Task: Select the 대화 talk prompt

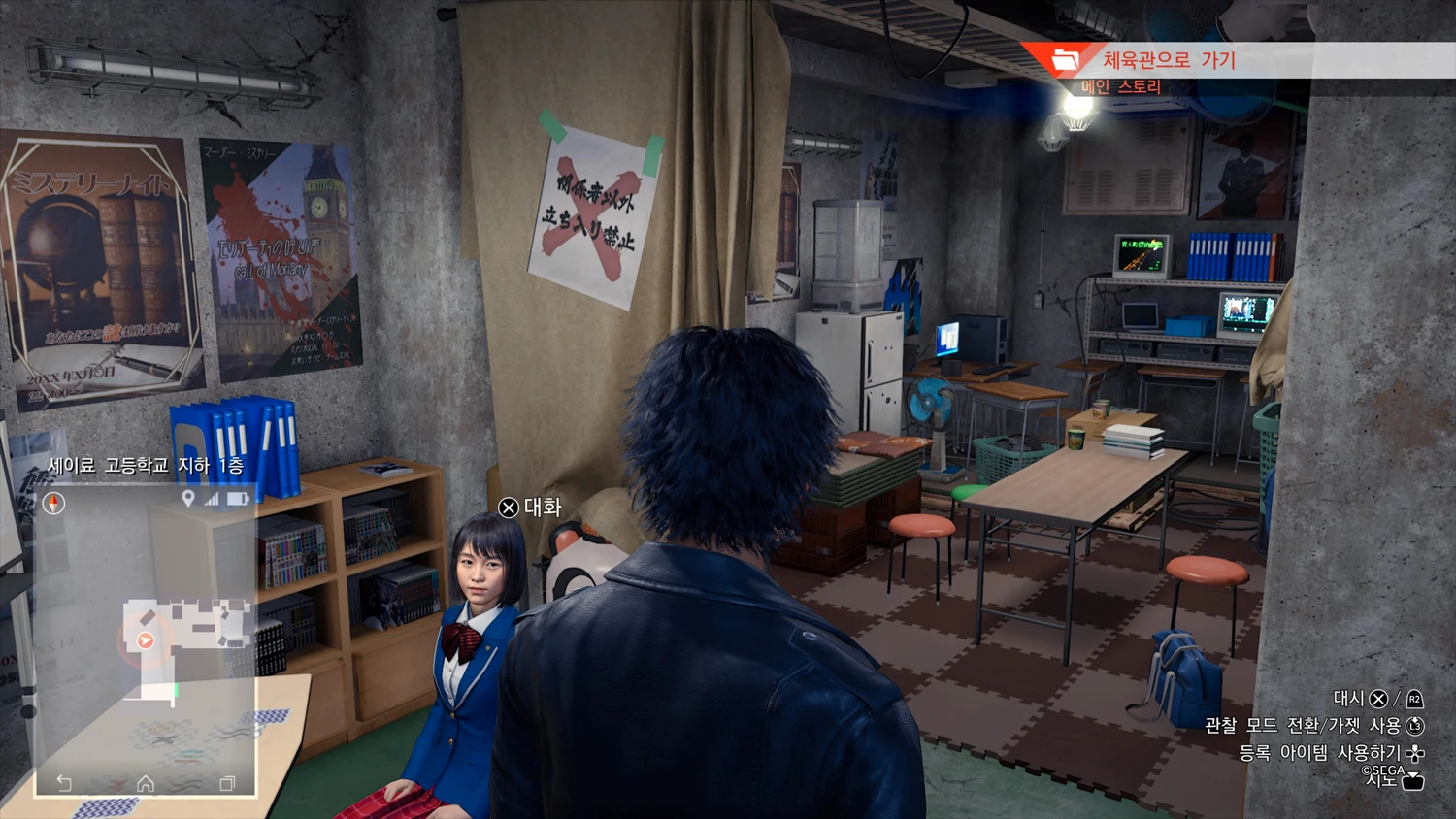Action: point(531,508)
